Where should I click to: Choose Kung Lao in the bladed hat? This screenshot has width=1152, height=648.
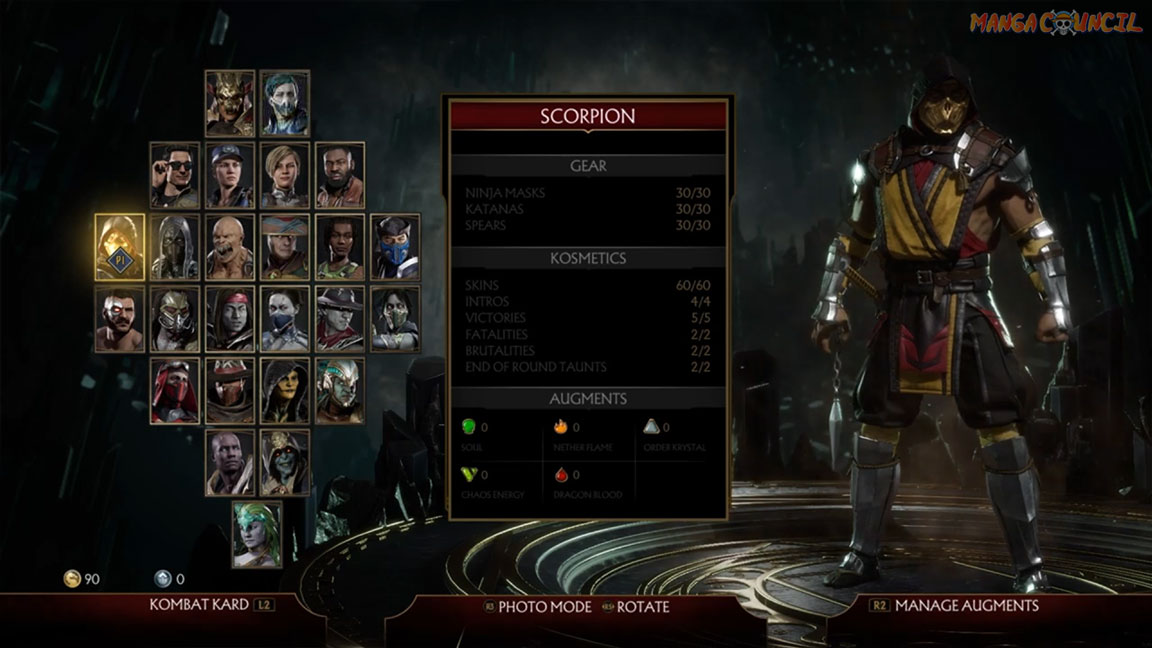pyautogui.click(x=340, y=319)
